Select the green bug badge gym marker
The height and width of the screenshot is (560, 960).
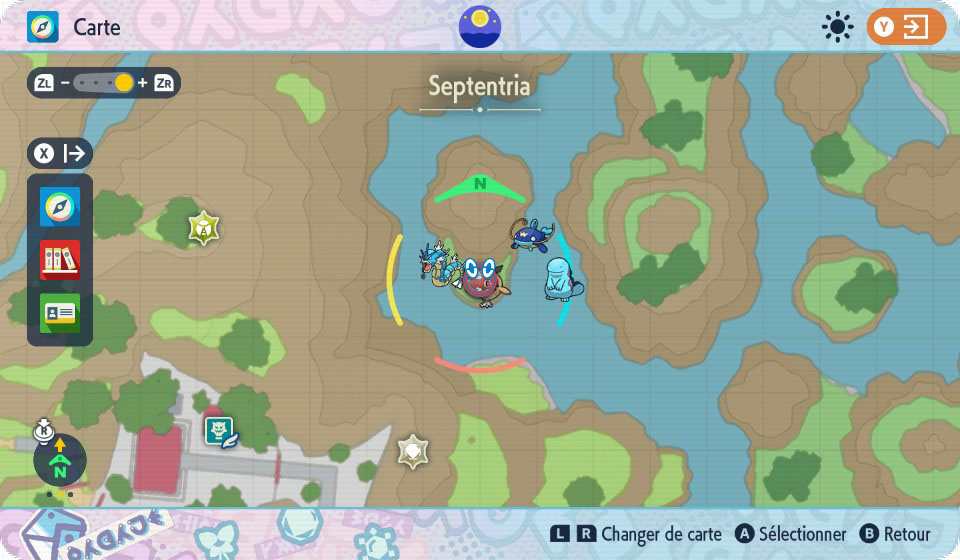pos(203,228)
